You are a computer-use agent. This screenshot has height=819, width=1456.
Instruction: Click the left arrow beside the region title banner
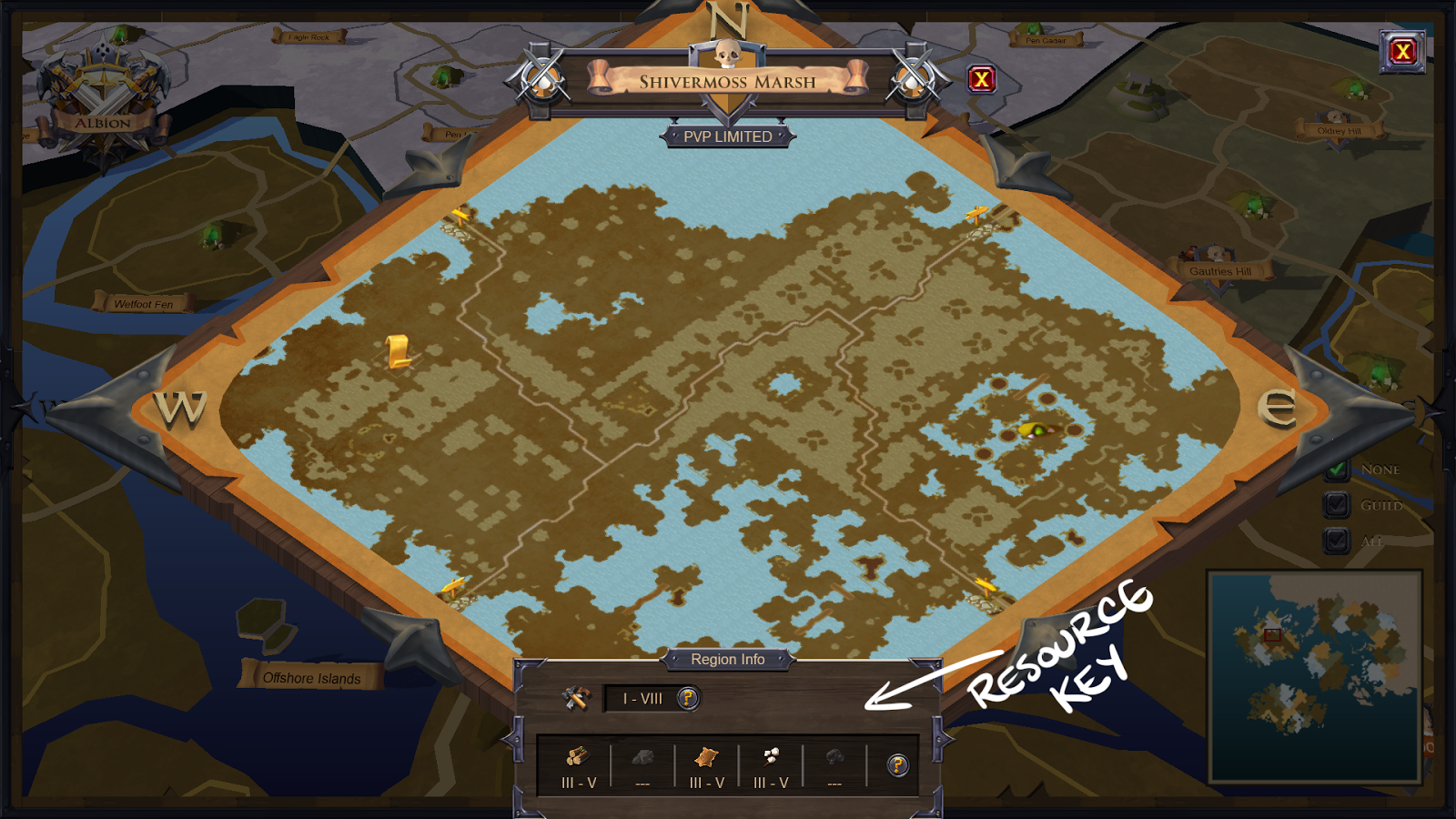coord(543,79)
